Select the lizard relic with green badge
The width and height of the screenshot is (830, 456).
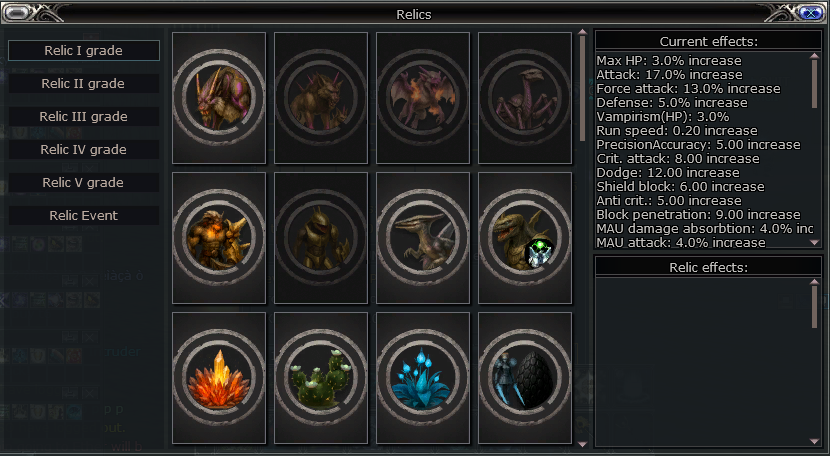525,238
